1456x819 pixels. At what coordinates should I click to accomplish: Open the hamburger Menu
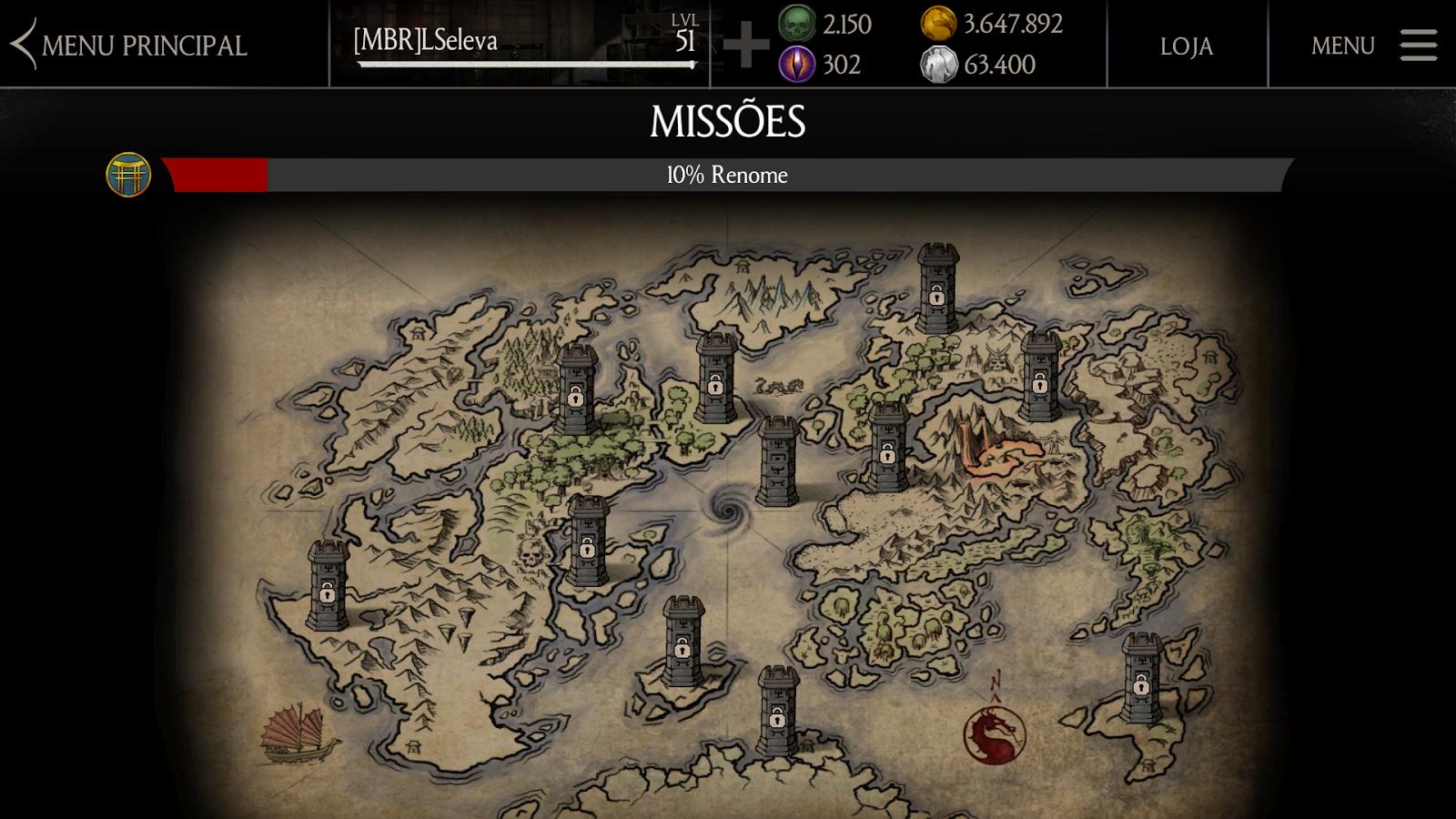tap(1373, 45)
